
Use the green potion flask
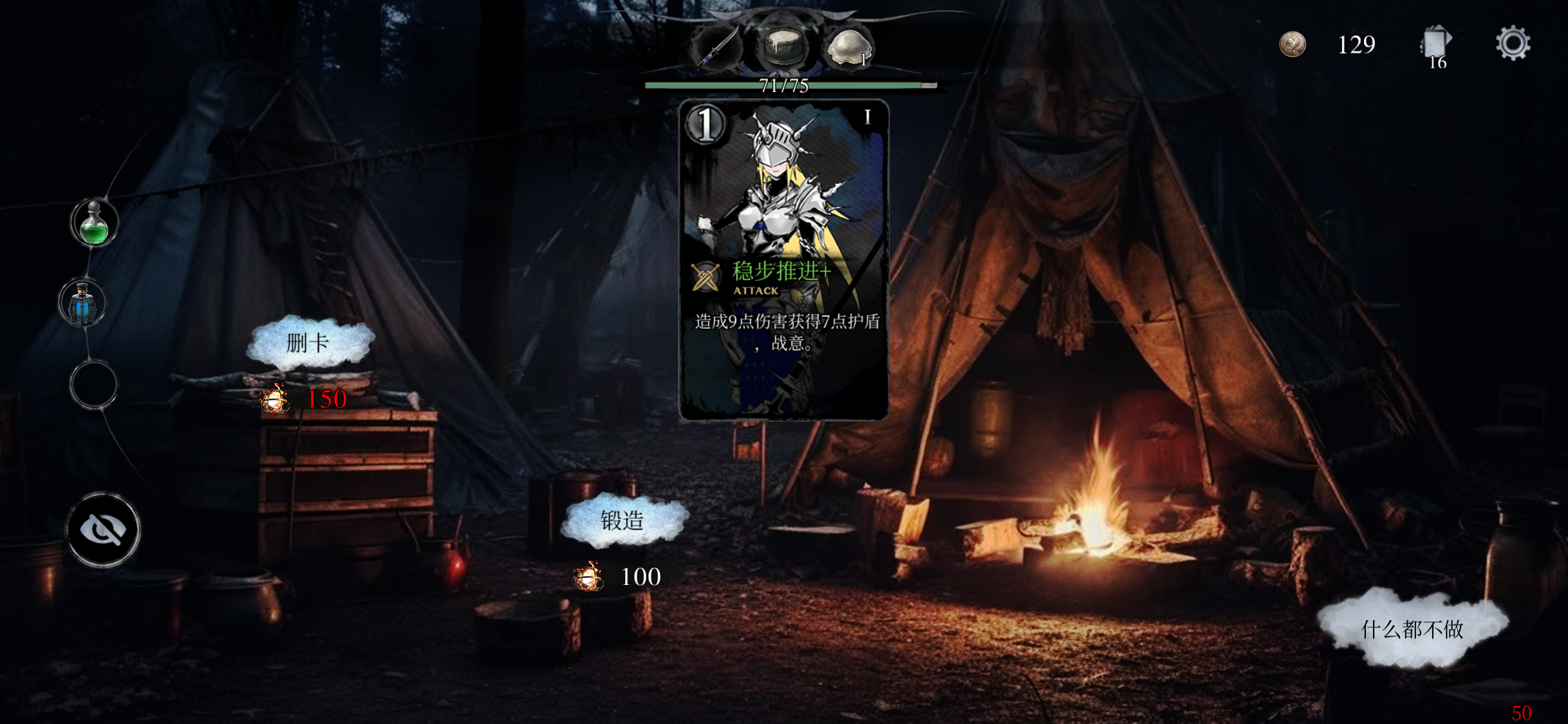(94, 223)
